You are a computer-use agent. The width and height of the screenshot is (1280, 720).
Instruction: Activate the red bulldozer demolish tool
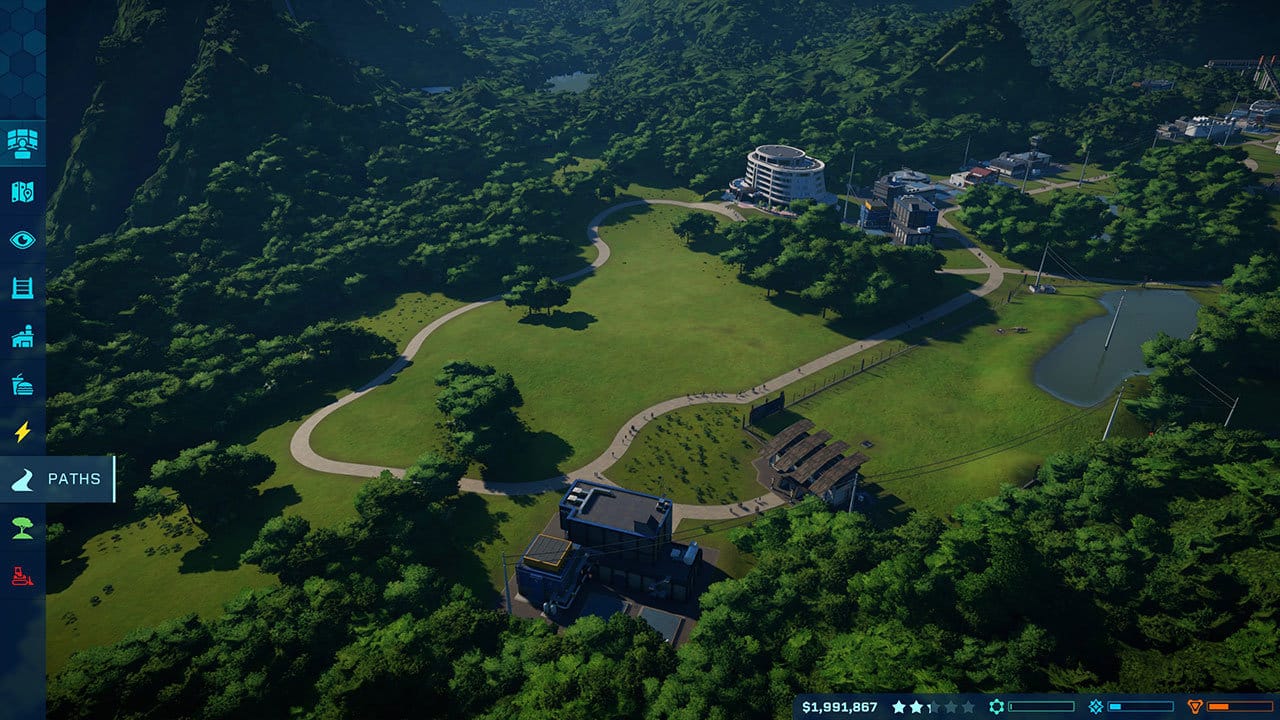(22, 575)
